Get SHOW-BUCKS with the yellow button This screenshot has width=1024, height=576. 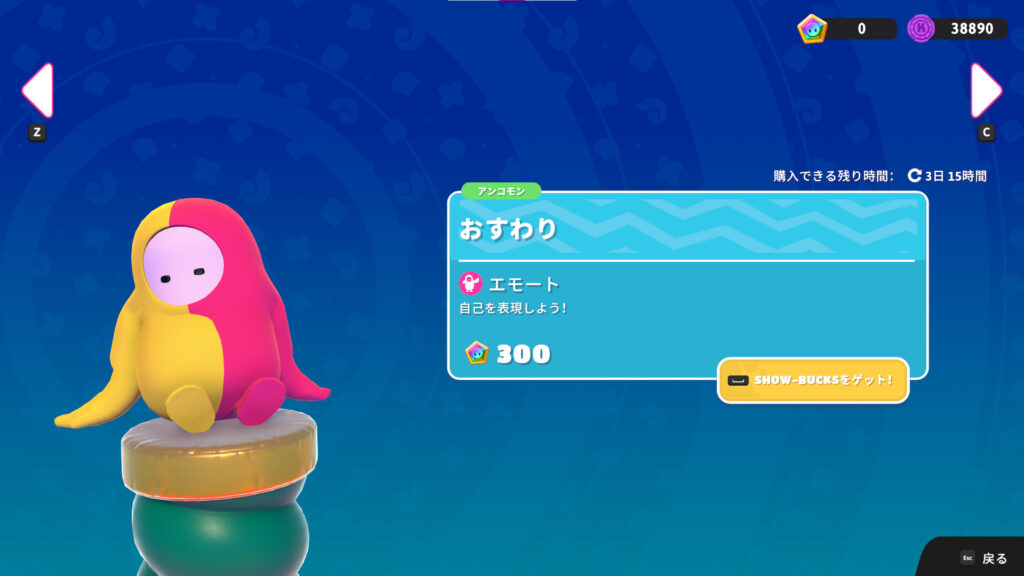pyautogui.click(x=812, y=380)
